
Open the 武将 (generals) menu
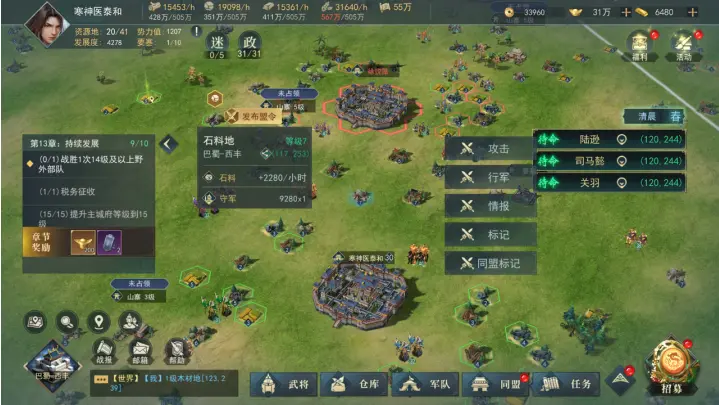coord(286,383)
